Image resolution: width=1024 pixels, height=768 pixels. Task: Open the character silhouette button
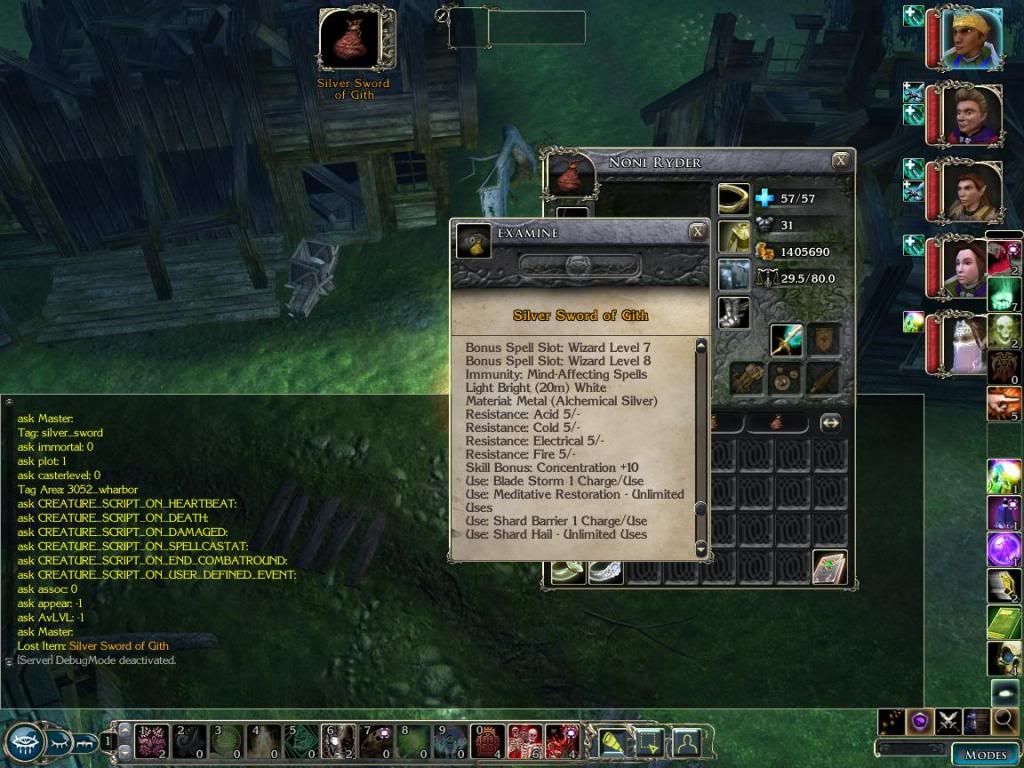click(686, 742)
